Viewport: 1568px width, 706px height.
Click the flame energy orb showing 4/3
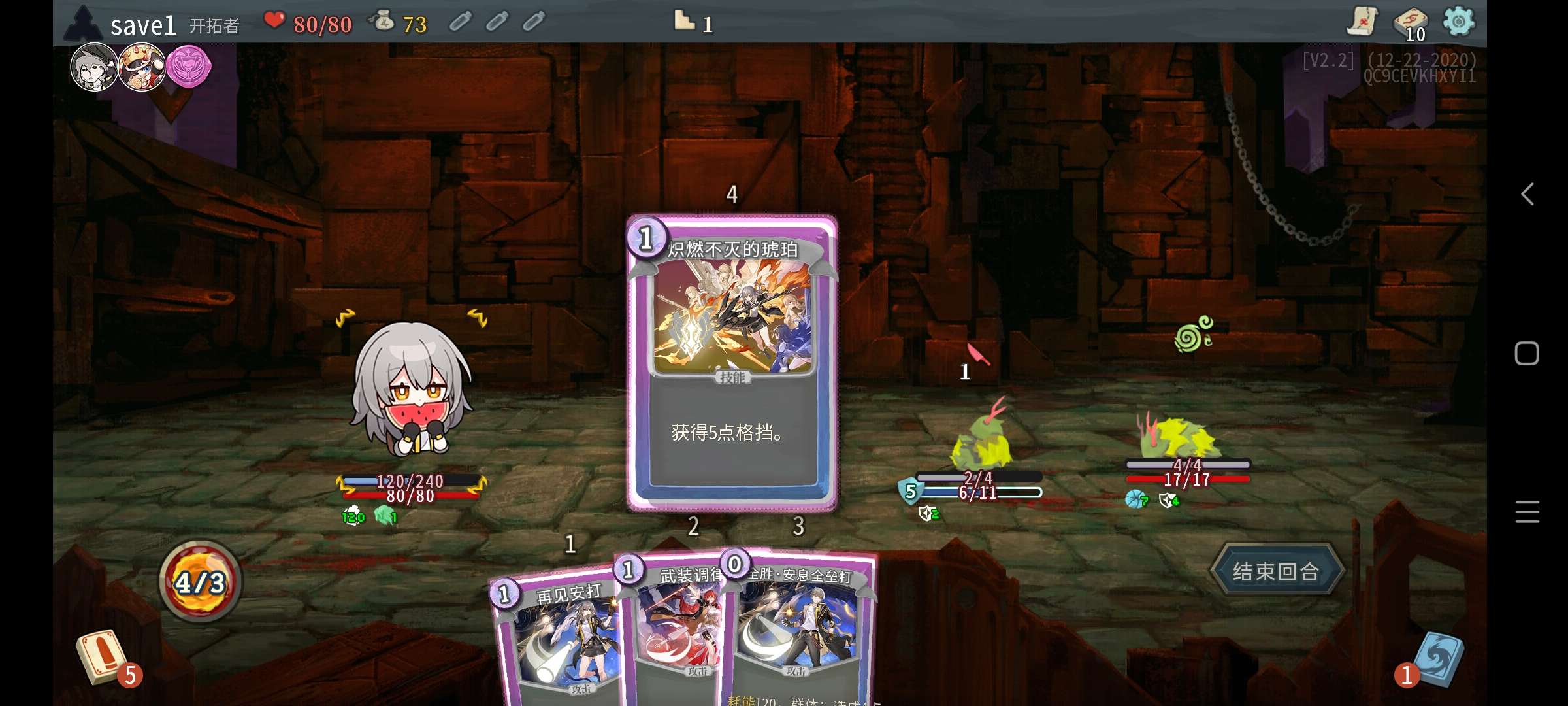pyautogui.click(x=201, y=583)
